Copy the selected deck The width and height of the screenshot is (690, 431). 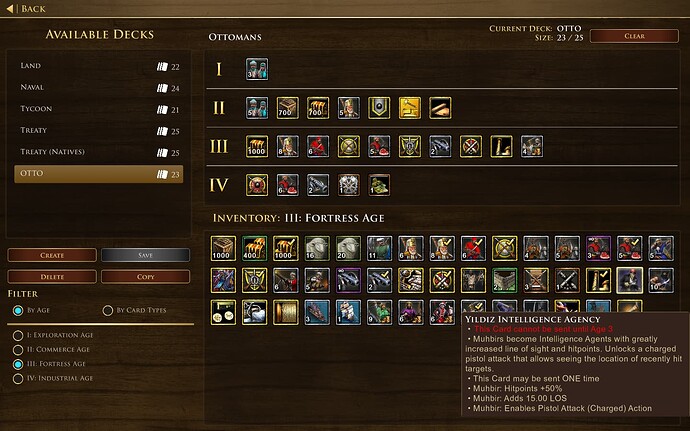144,276
